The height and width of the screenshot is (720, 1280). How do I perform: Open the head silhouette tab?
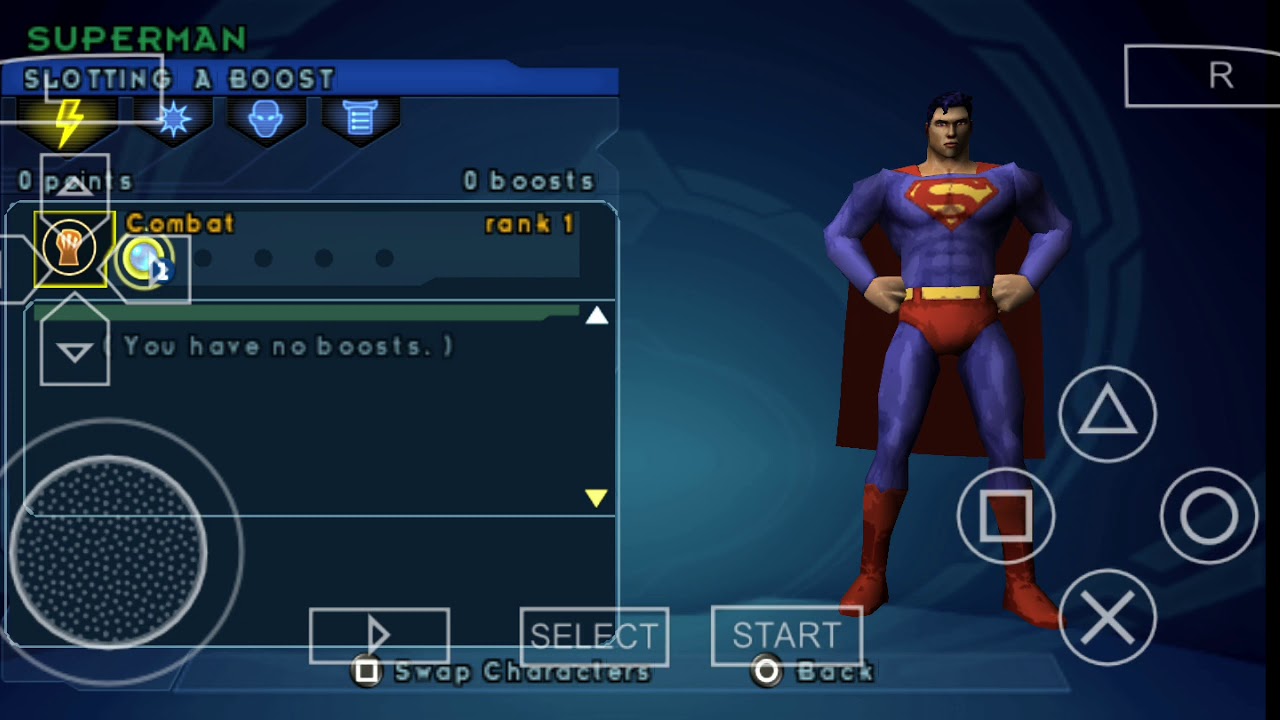(265, 121)
